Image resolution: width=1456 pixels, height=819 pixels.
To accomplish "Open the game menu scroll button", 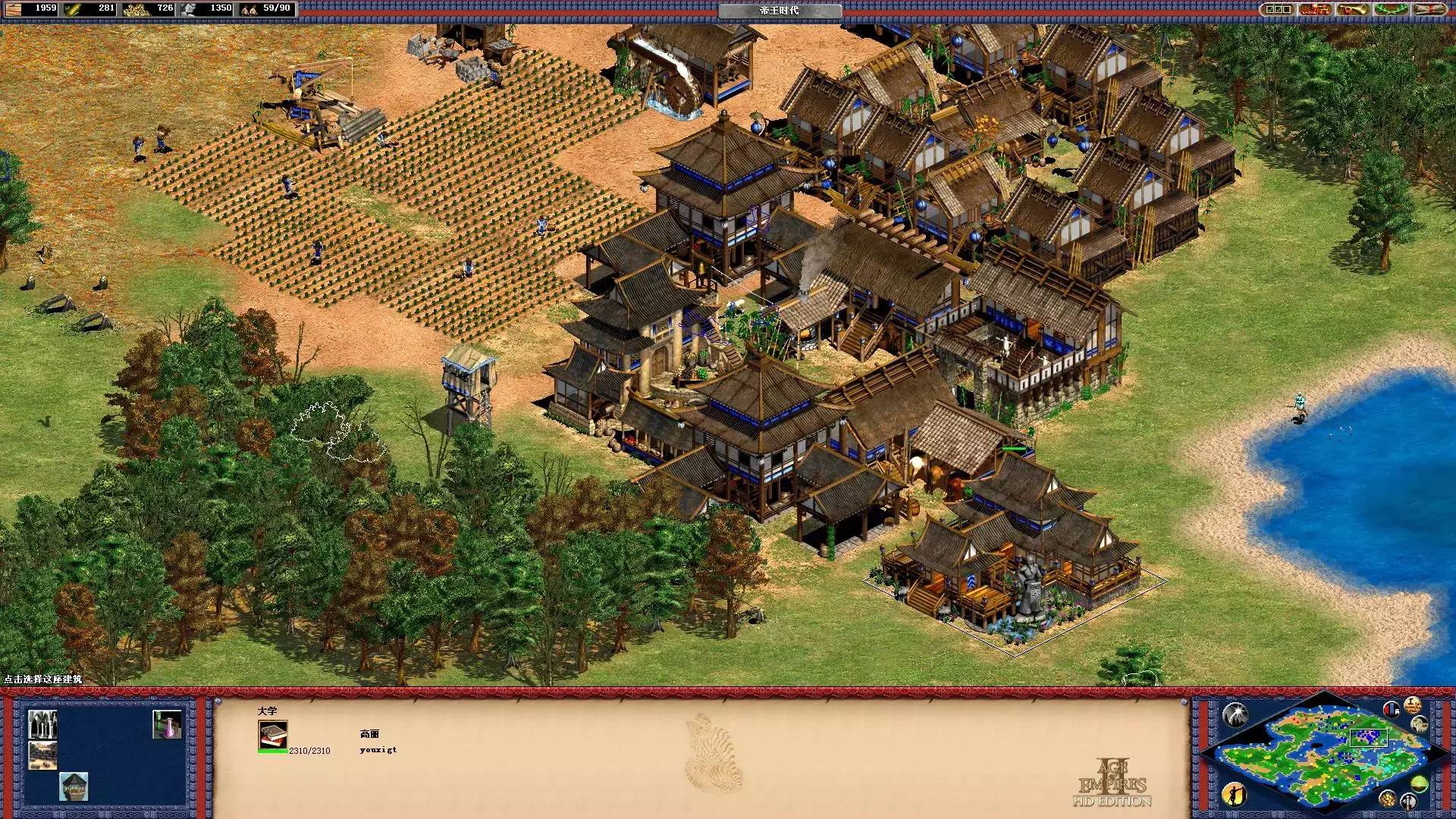I will pyautogui.click(x=1431, y=9).
